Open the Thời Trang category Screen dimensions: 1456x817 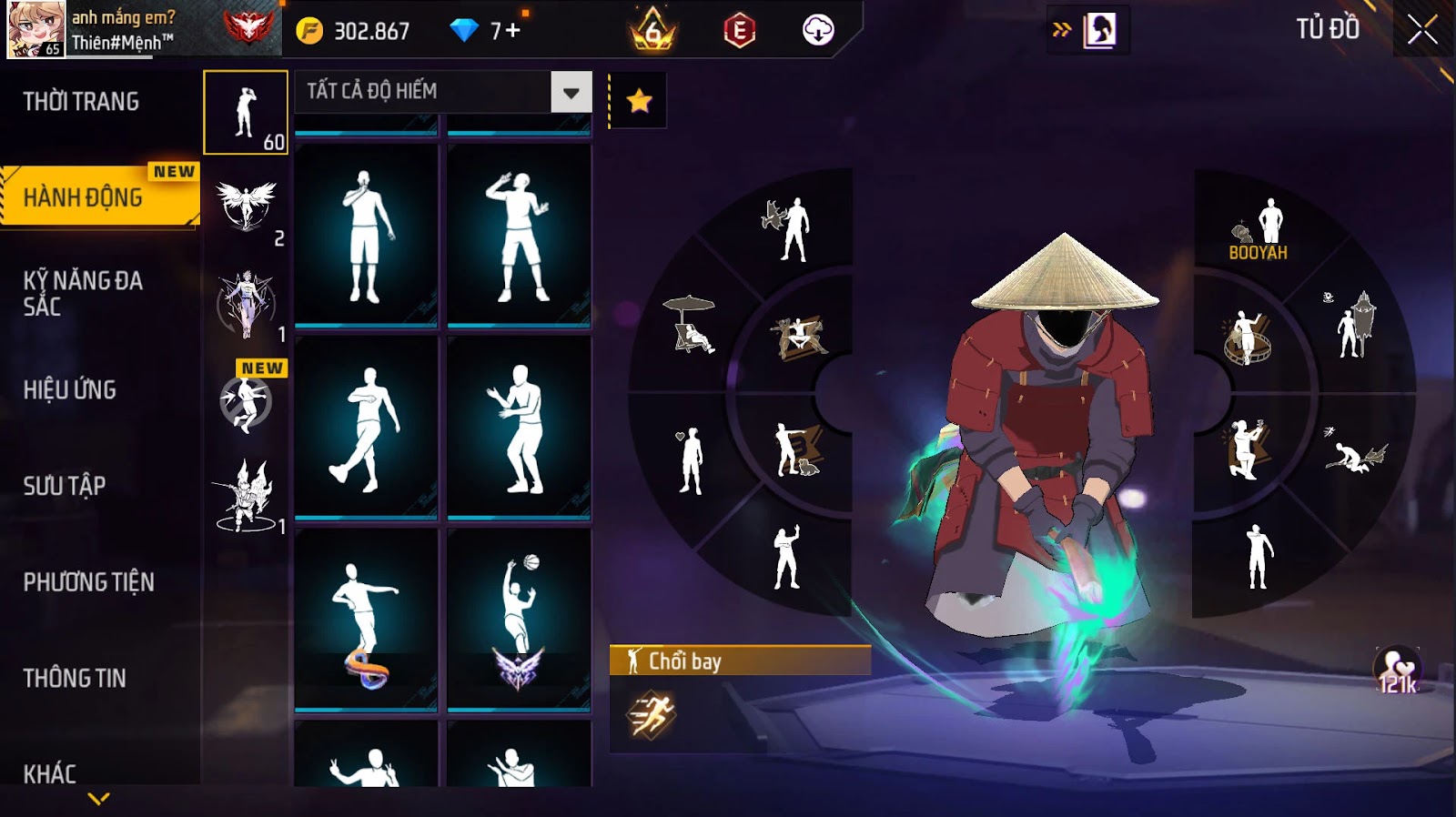pos(82,102)
